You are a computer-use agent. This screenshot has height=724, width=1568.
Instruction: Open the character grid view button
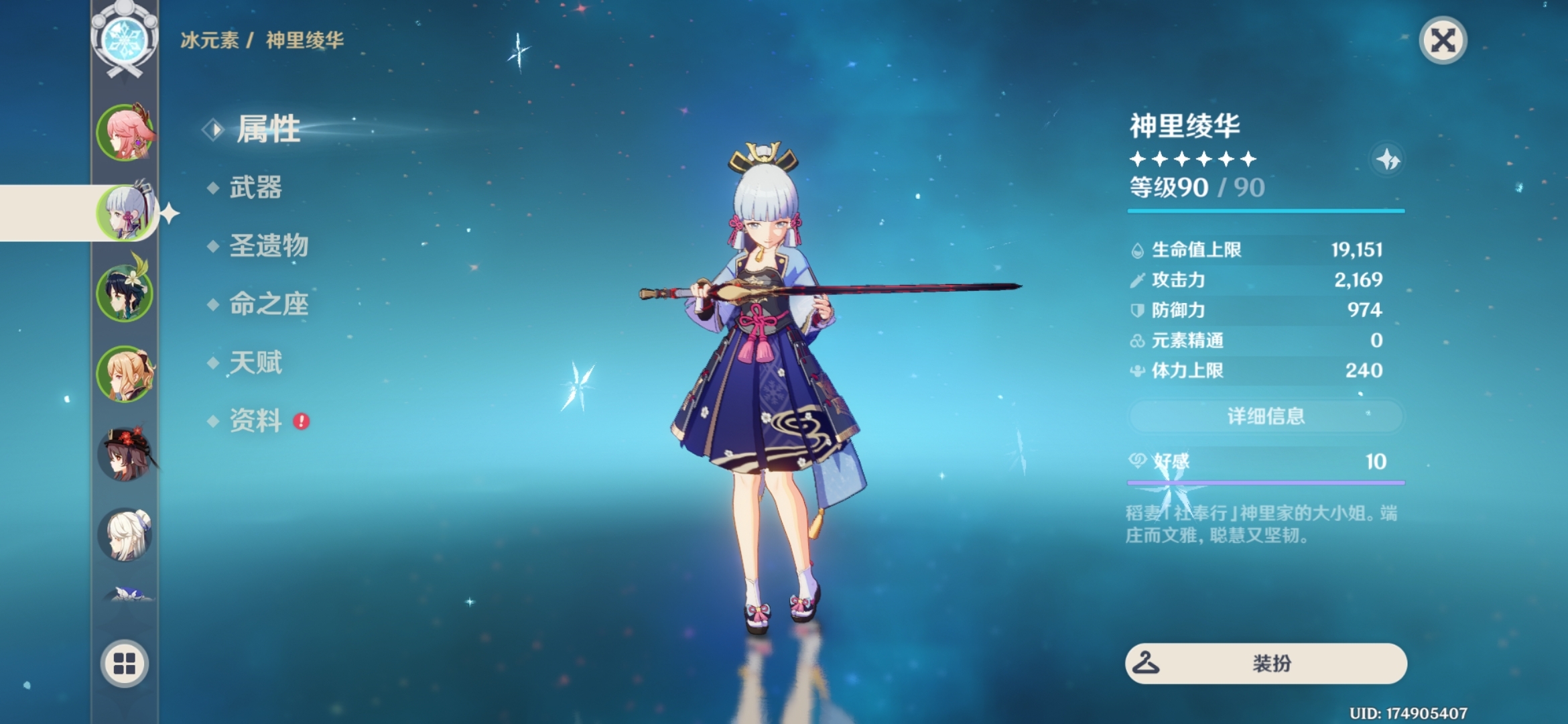[x=125, y=664]
